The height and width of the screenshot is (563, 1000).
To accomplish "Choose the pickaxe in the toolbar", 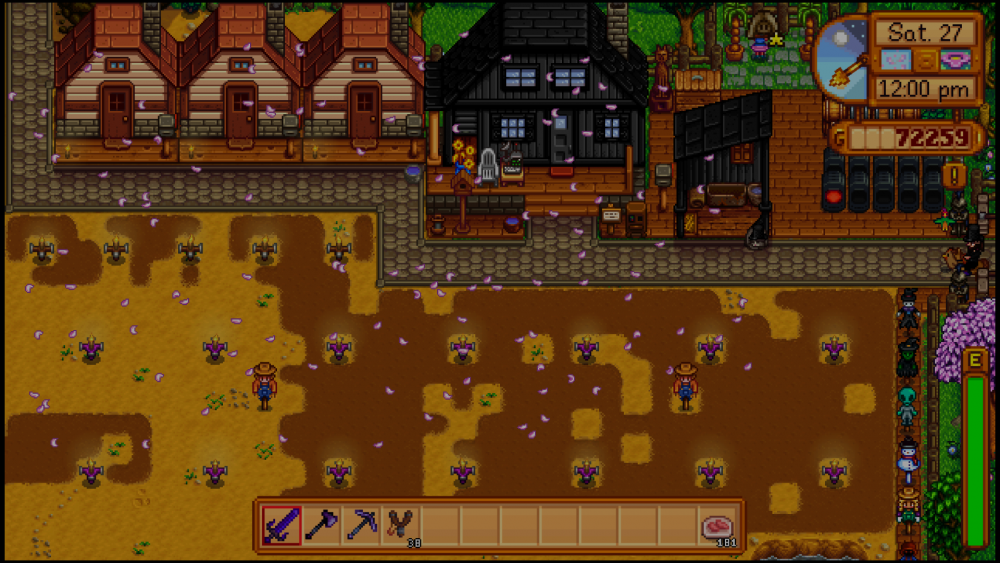I will coord(361,525).
